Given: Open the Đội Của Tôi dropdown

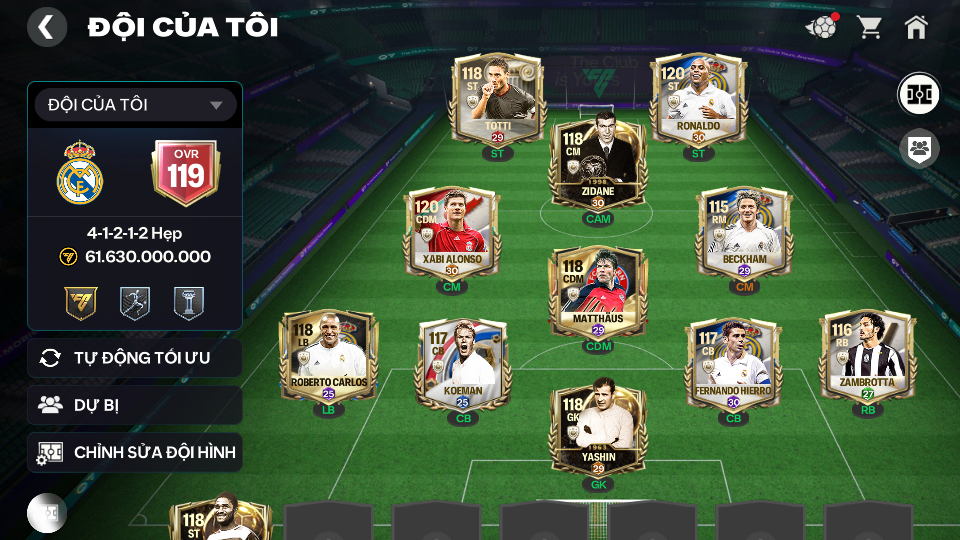Looking at the screenshot, I should [x=135, y=105].
